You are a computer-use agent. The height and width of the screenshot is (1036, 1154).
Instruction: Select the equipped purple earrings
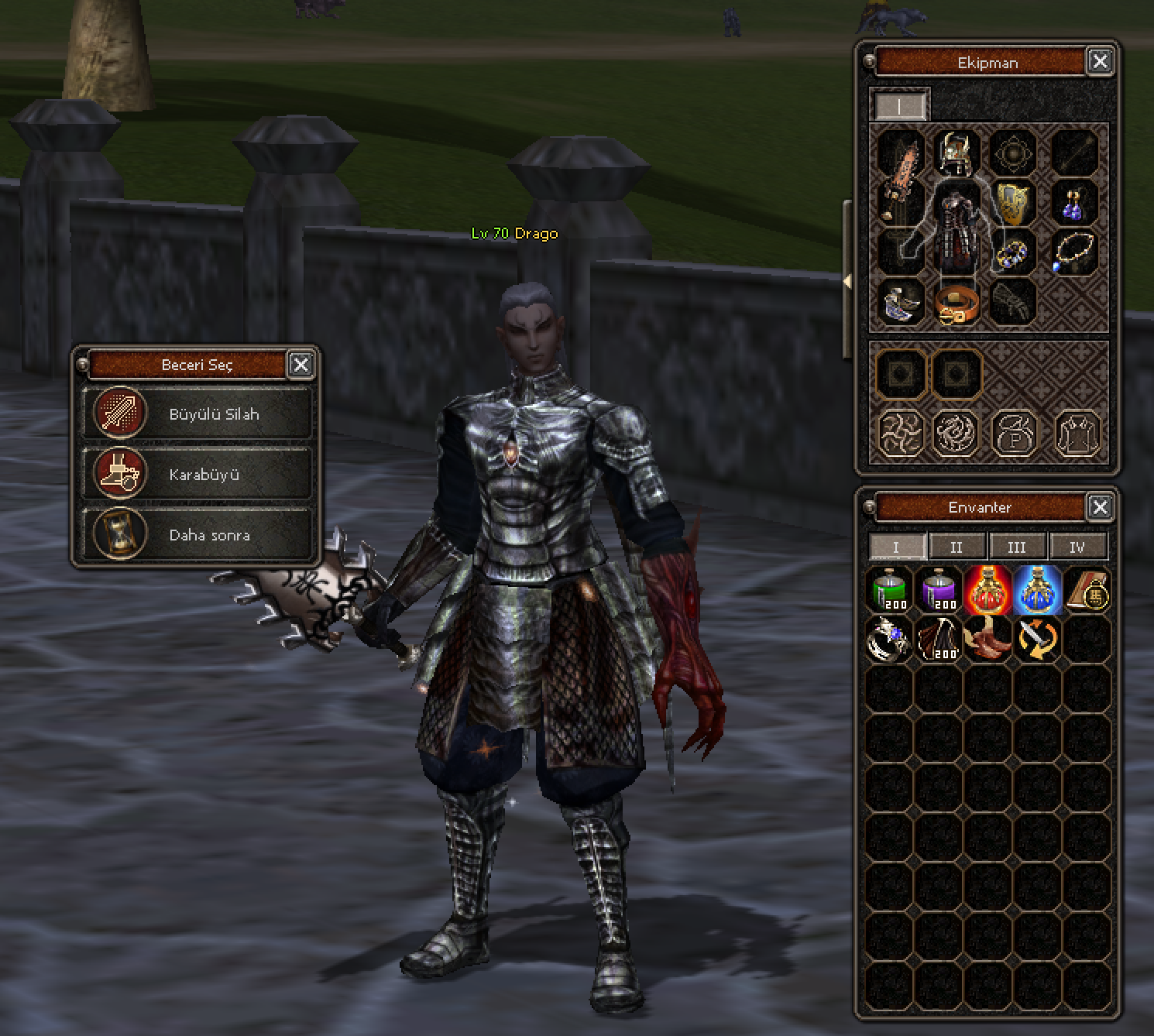click(1074, 202)
